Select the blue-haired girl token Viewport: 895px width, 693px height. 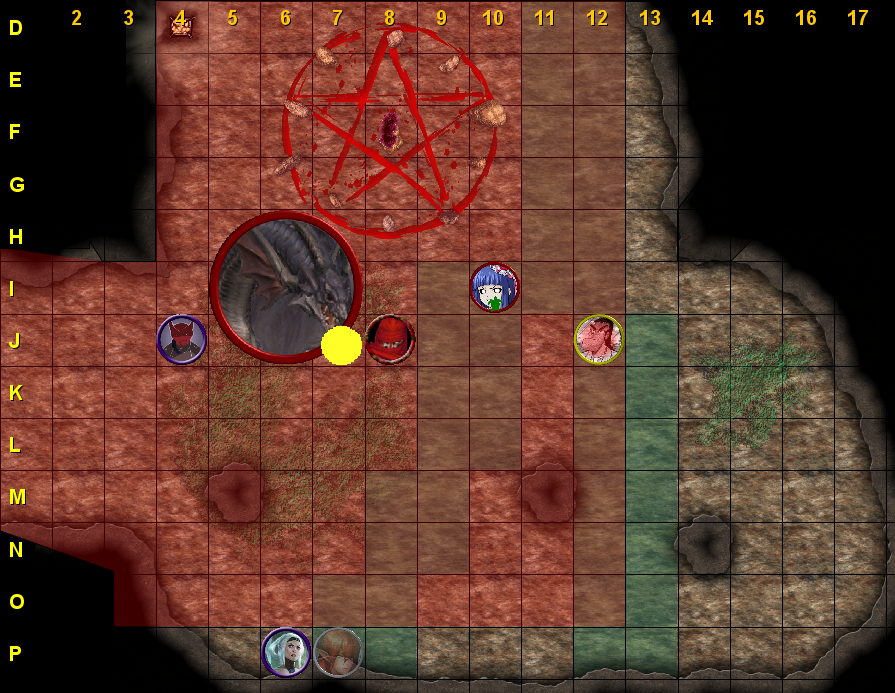(495, 288)
